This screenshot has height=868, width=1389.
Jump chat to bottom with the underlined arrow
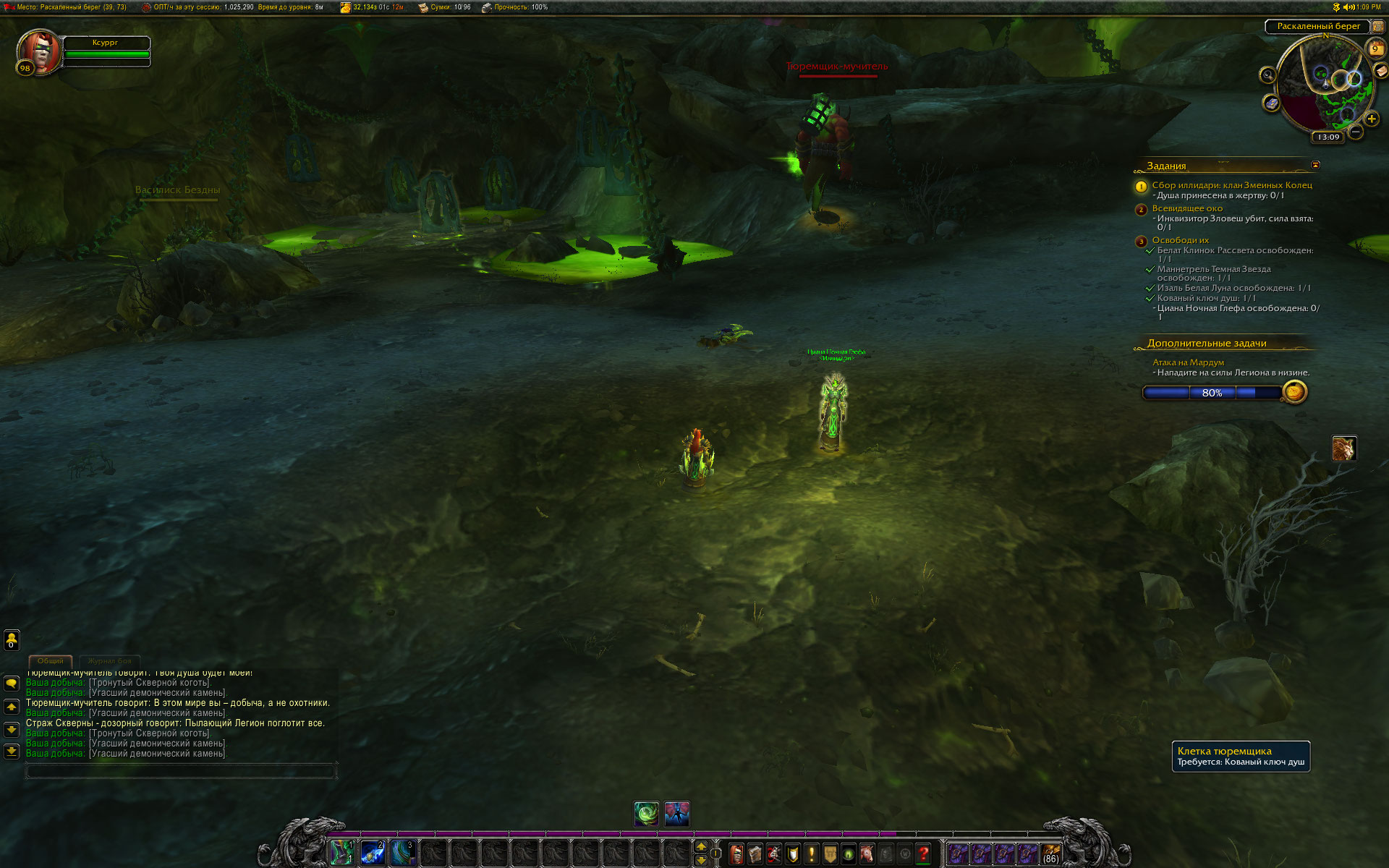12,752
